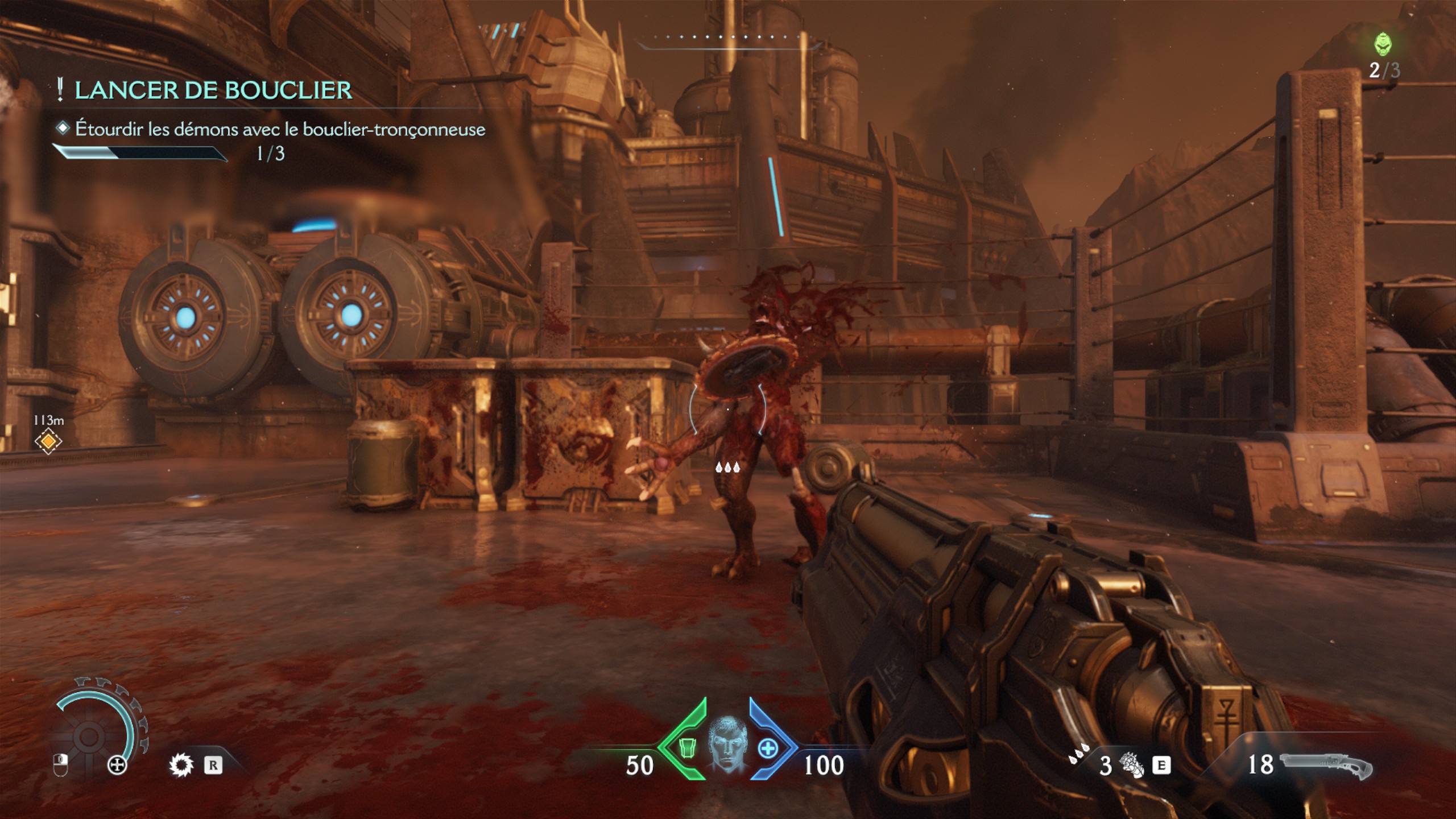Click the blue health cross icon
This screenshot has width=1456, height=819.
click(768, 748)
